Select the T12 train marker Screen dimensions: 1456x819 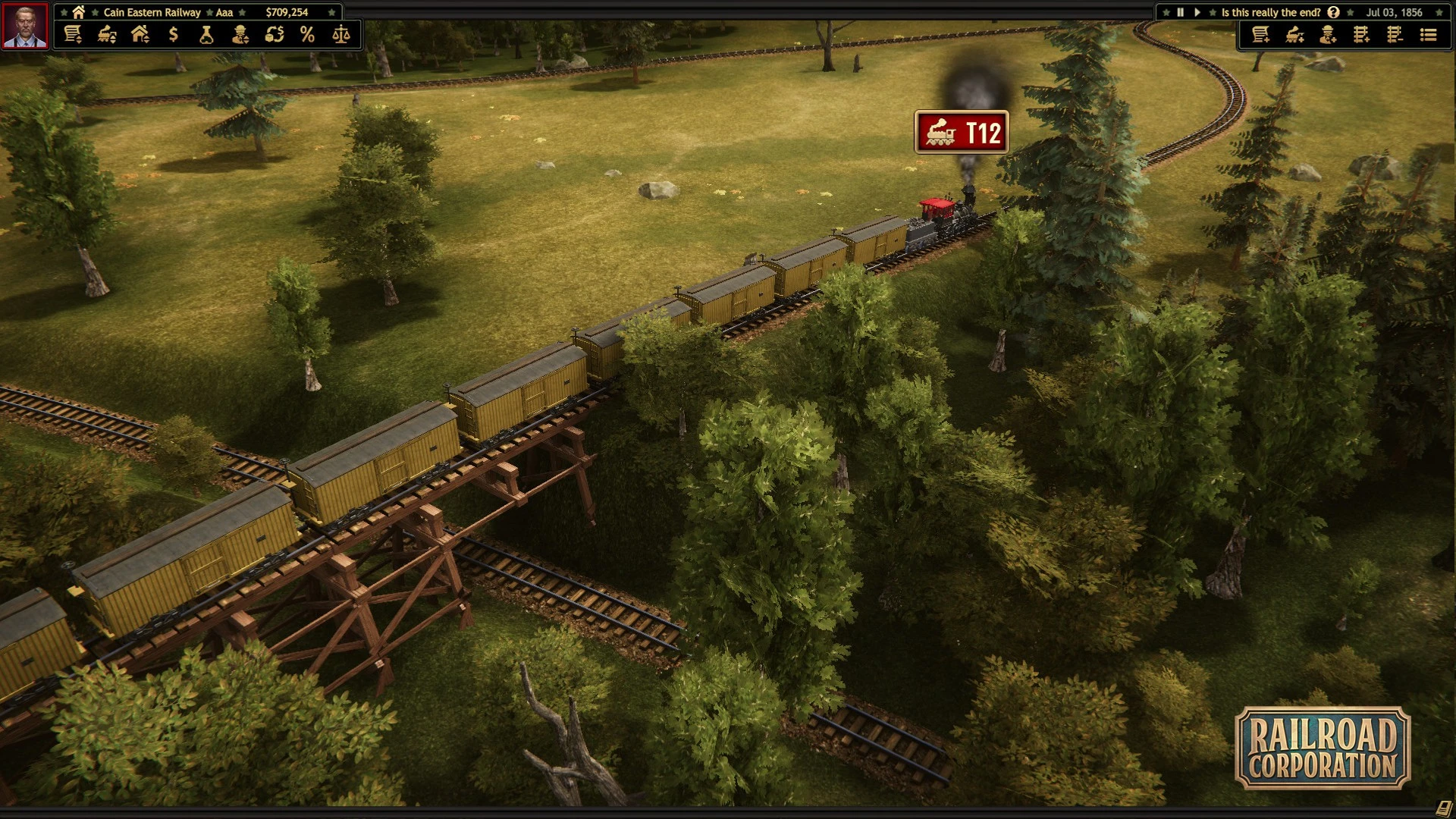click(x=962, y=133)
